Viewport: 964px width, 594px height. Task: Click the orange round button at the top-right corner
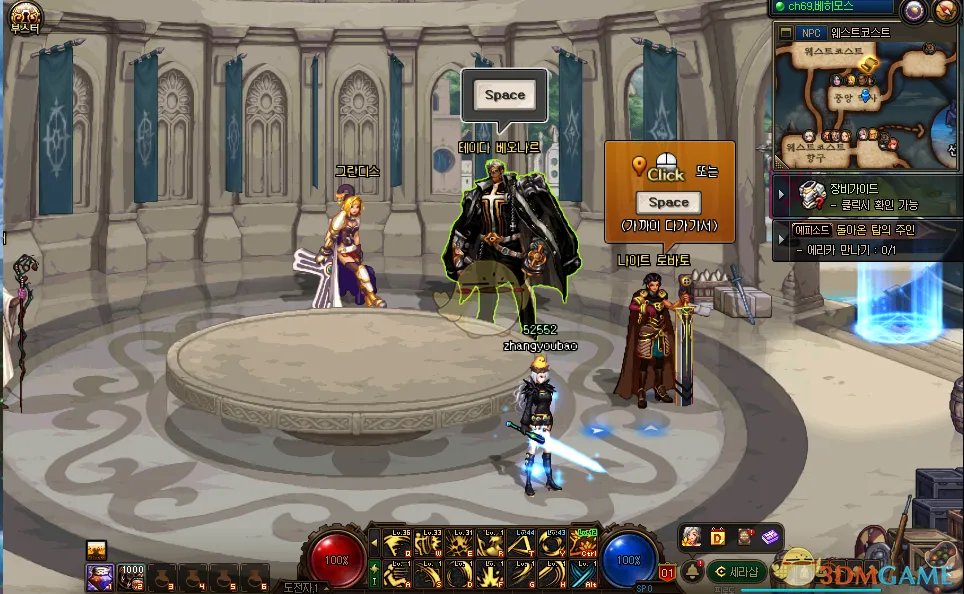(946, 11)
